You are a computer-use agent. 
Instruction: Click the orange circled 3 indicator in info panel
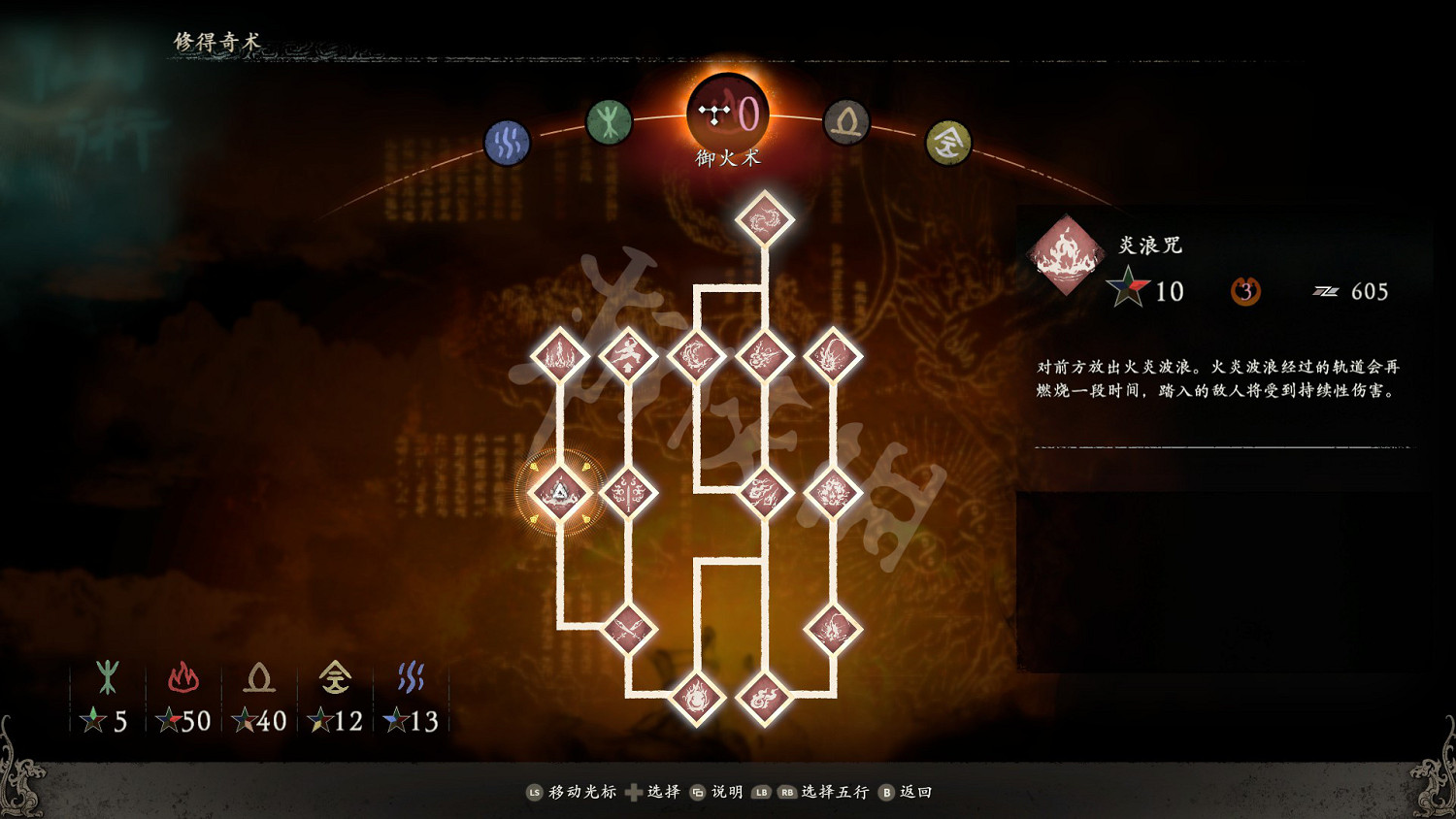pyautogui.click(x=1245, y=290)
